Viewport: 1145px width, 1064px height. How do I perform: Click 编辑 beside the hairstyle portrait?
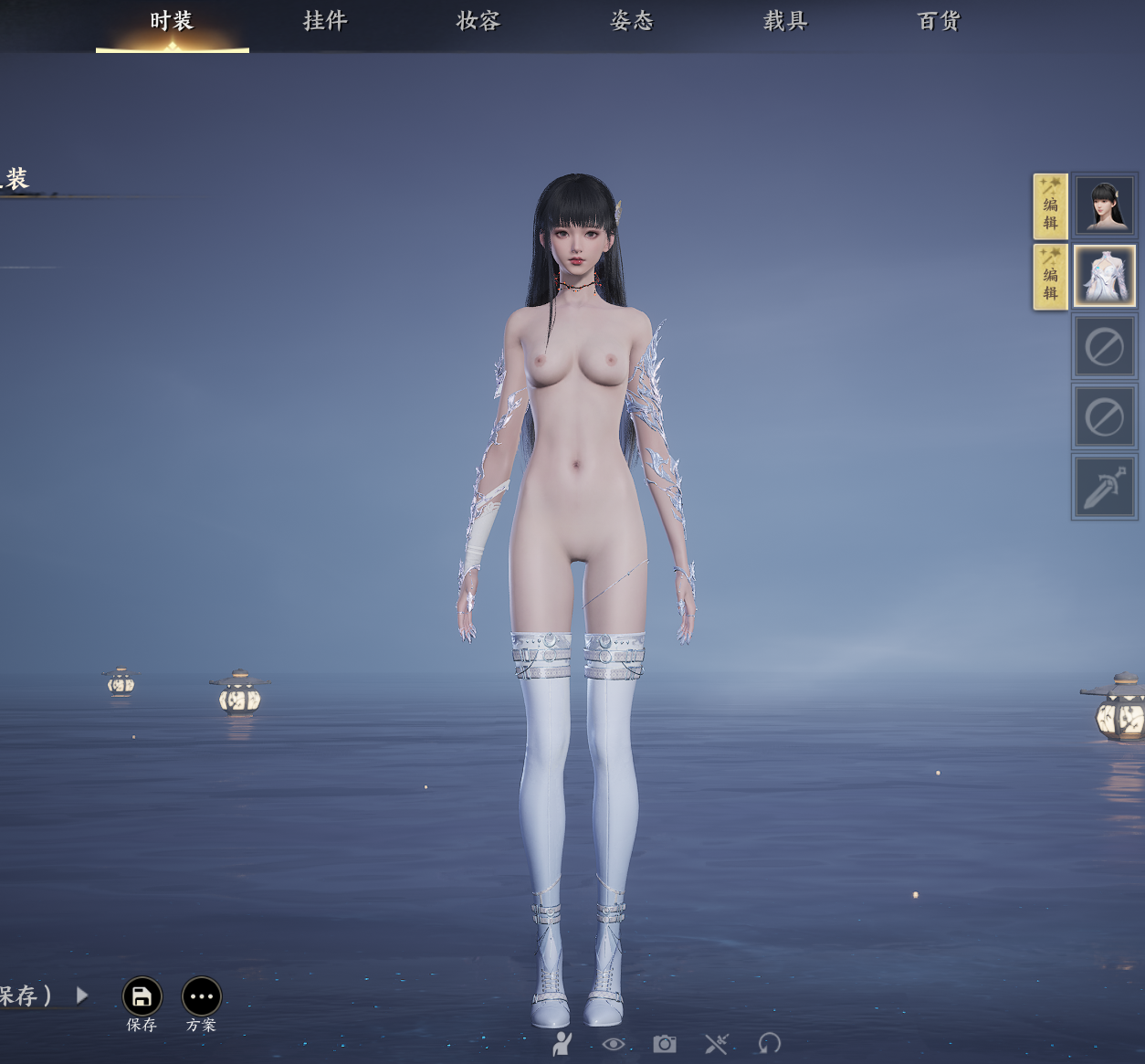(x=1050, y=206)
